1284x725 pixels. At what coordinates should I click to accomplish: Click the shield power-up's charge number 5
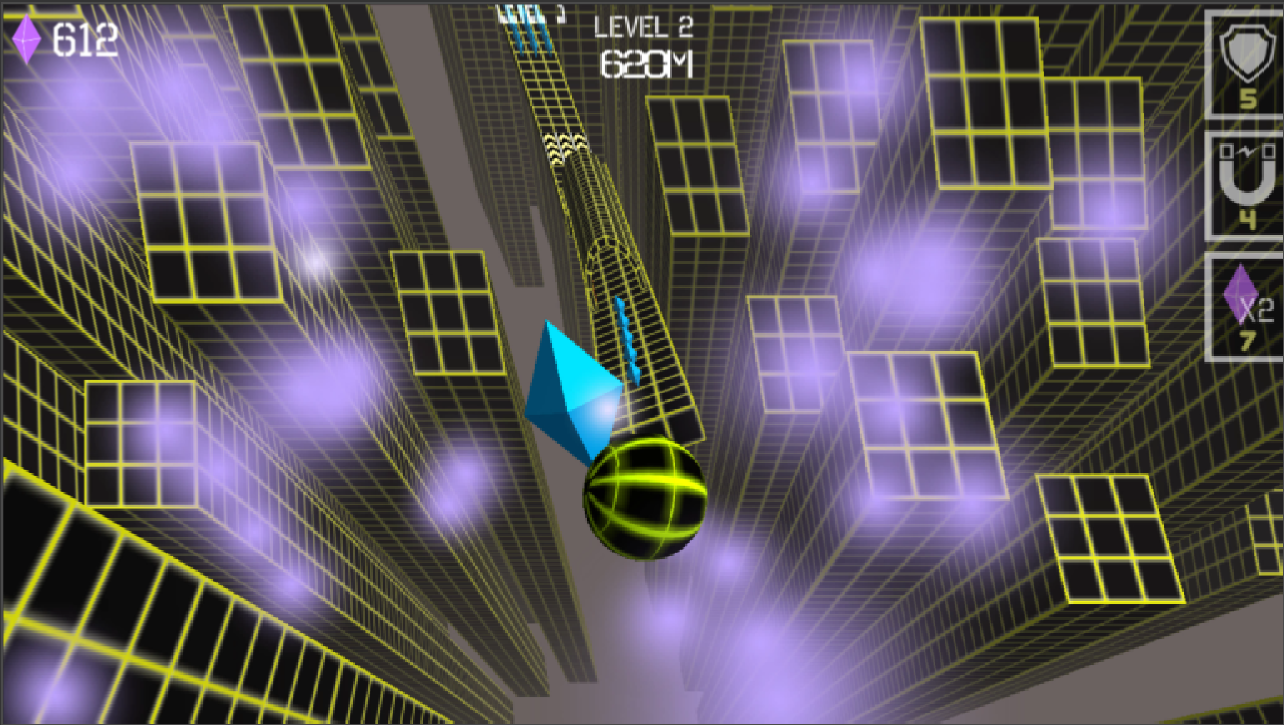(1249, 97)
